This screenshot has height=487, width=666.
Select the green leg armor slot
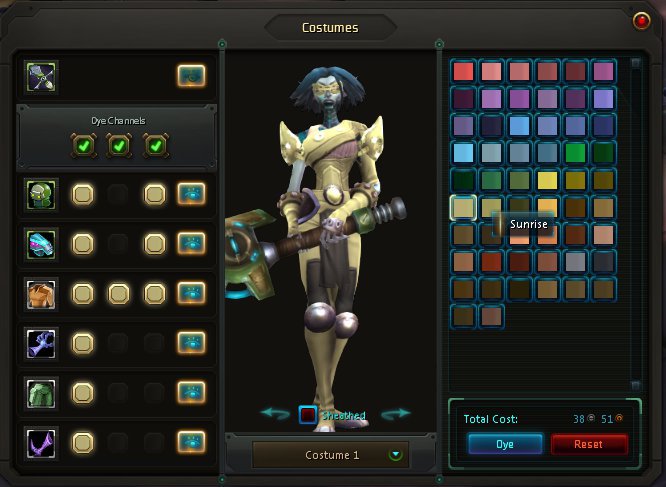coord(42,391)
